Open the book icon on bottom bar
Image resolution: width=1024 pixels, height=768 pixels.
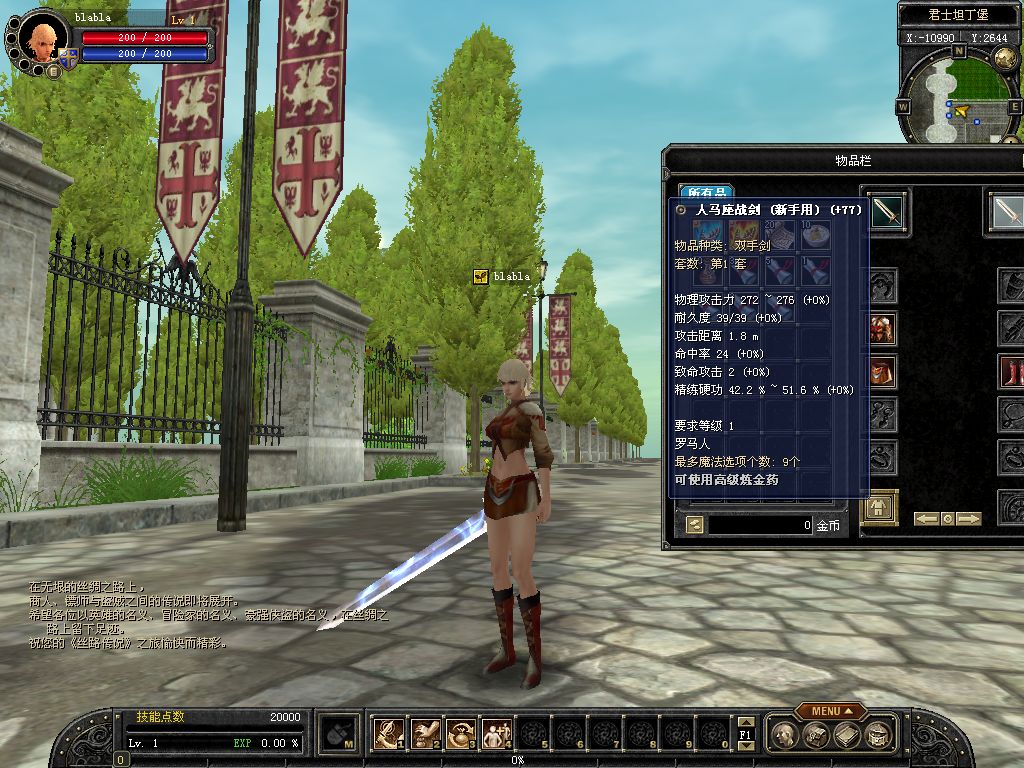(x=847, y=736)
